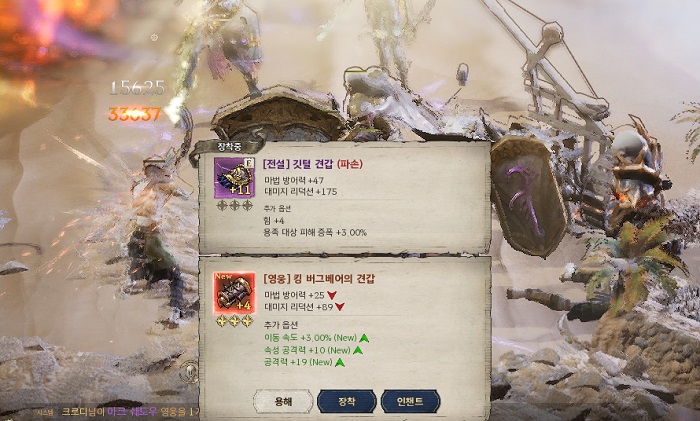700x421 pixels.
Task: Open enchanting with the 인챈트 button
Action: click(x=410, y=401)
